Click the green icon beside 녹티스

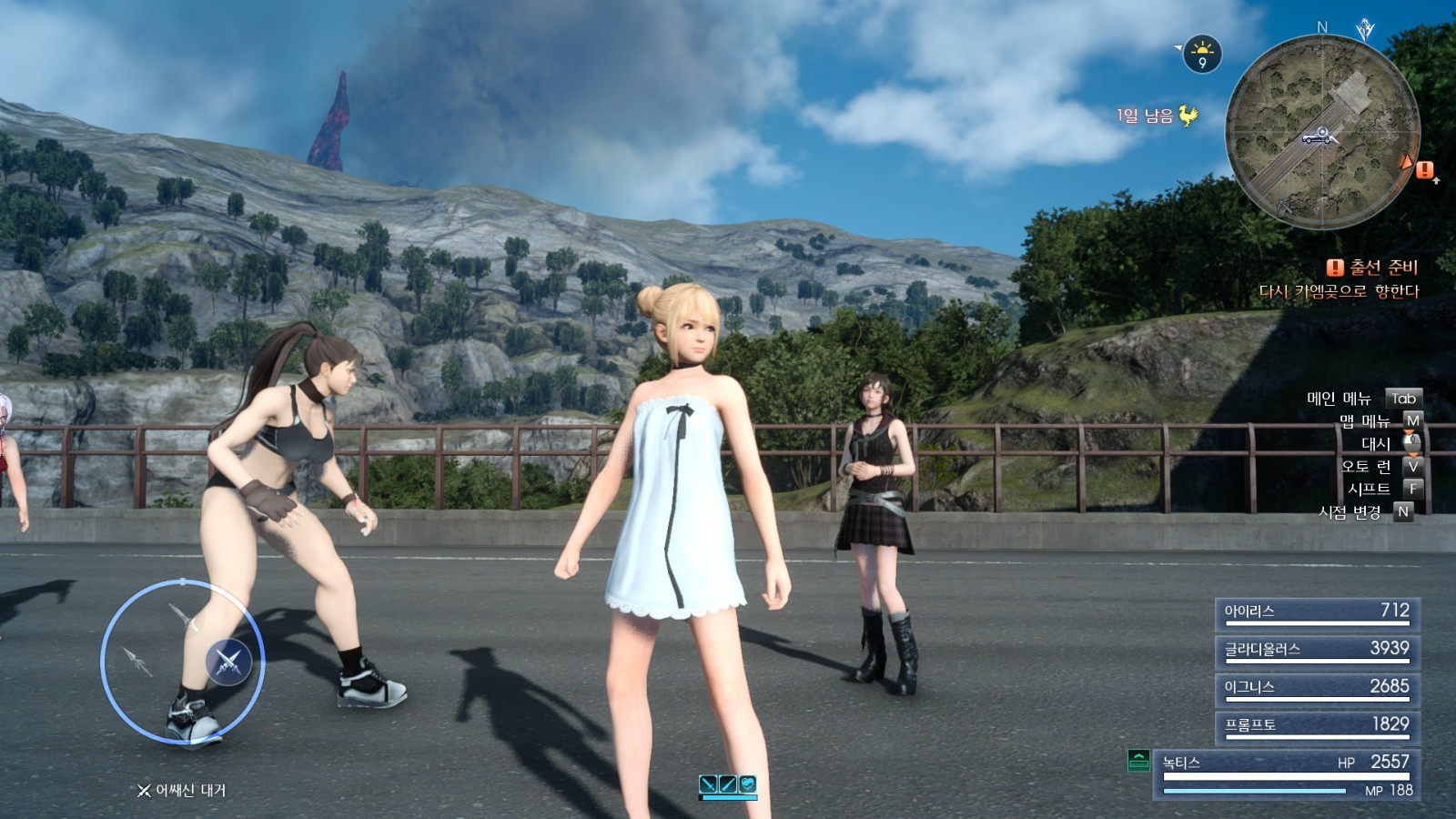tap(1138, 761)
